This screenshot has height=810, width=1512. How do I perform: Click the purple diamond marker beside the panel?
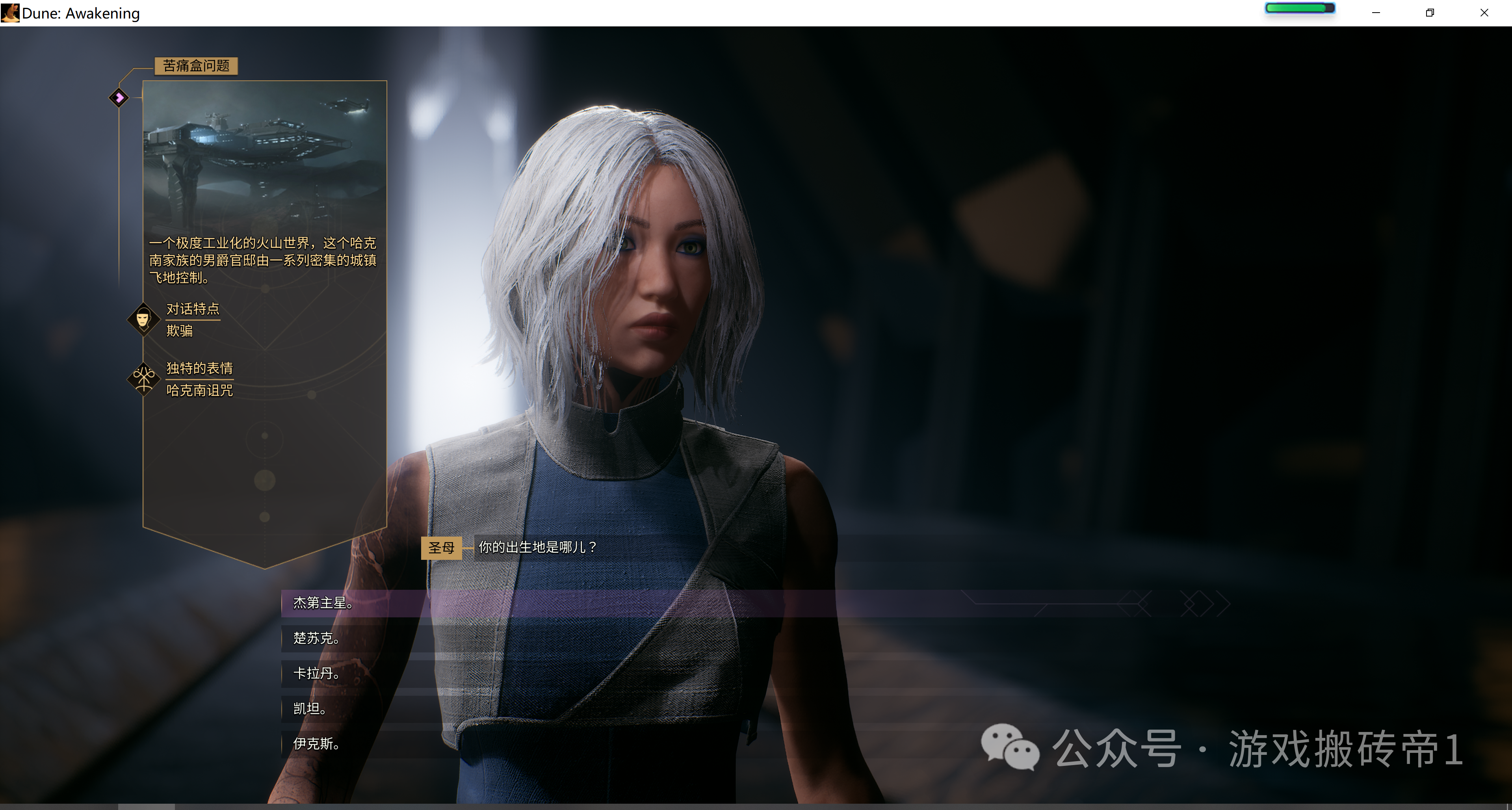119,97
